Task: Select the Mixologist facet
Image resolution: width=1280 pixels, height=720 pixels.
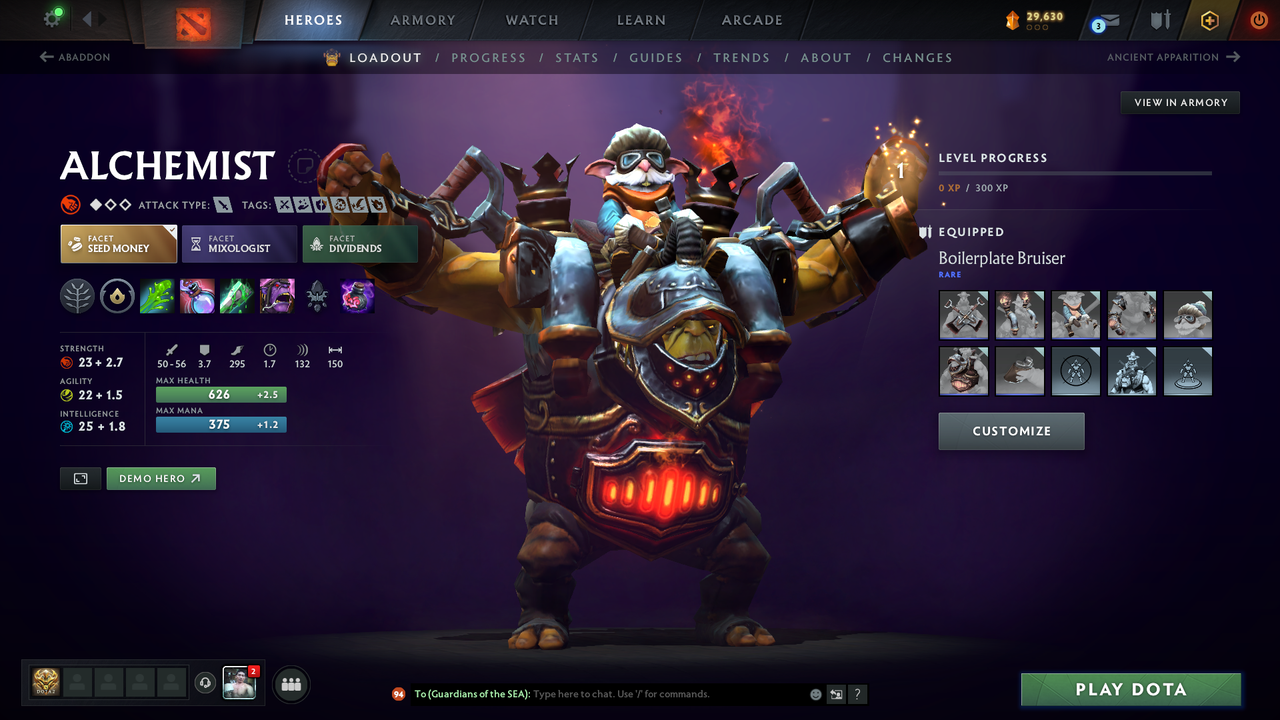Action: click(239, 243)
